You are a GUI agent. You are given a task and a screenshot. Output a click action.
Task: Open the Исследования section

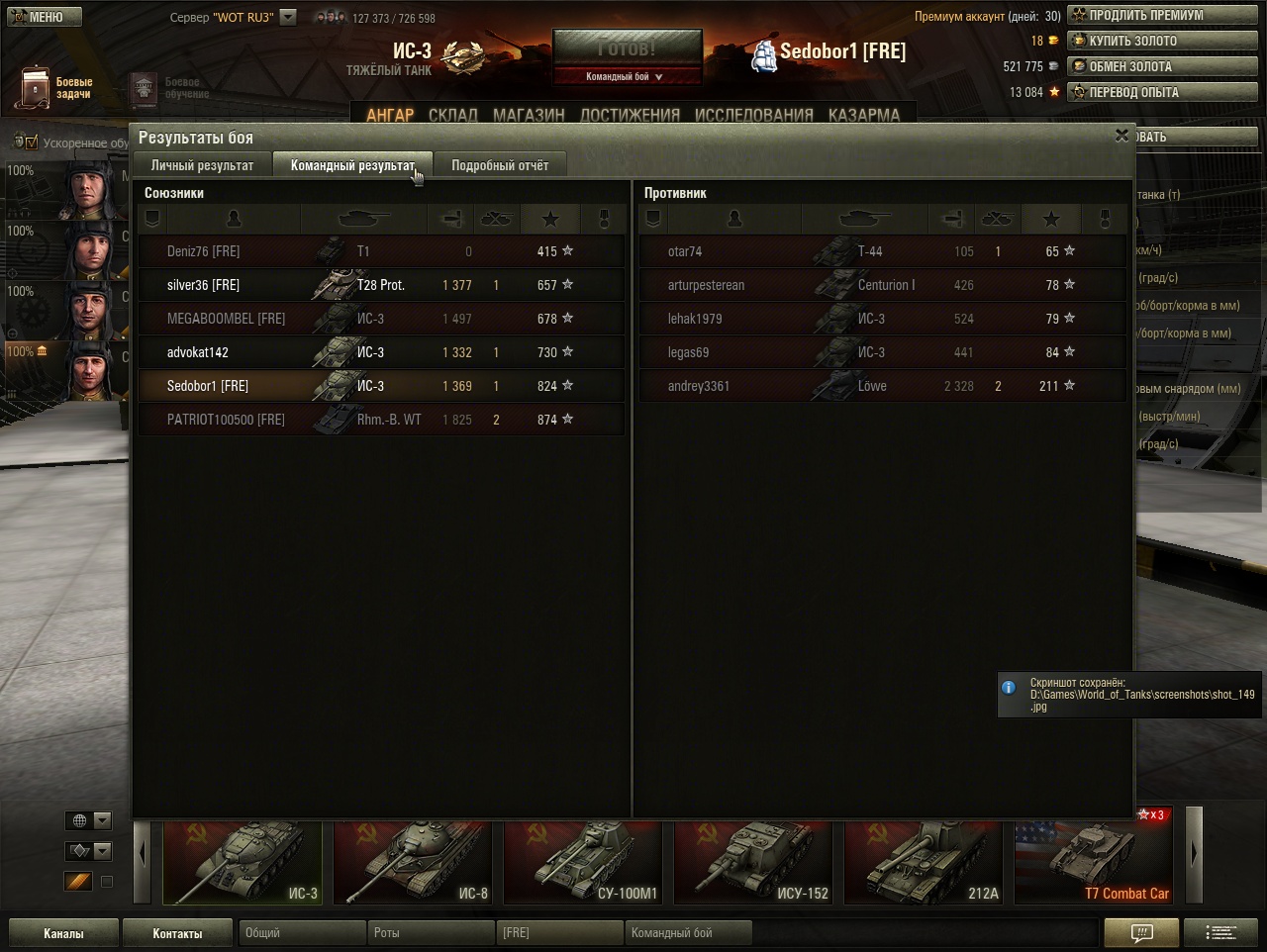pos(753,115)
